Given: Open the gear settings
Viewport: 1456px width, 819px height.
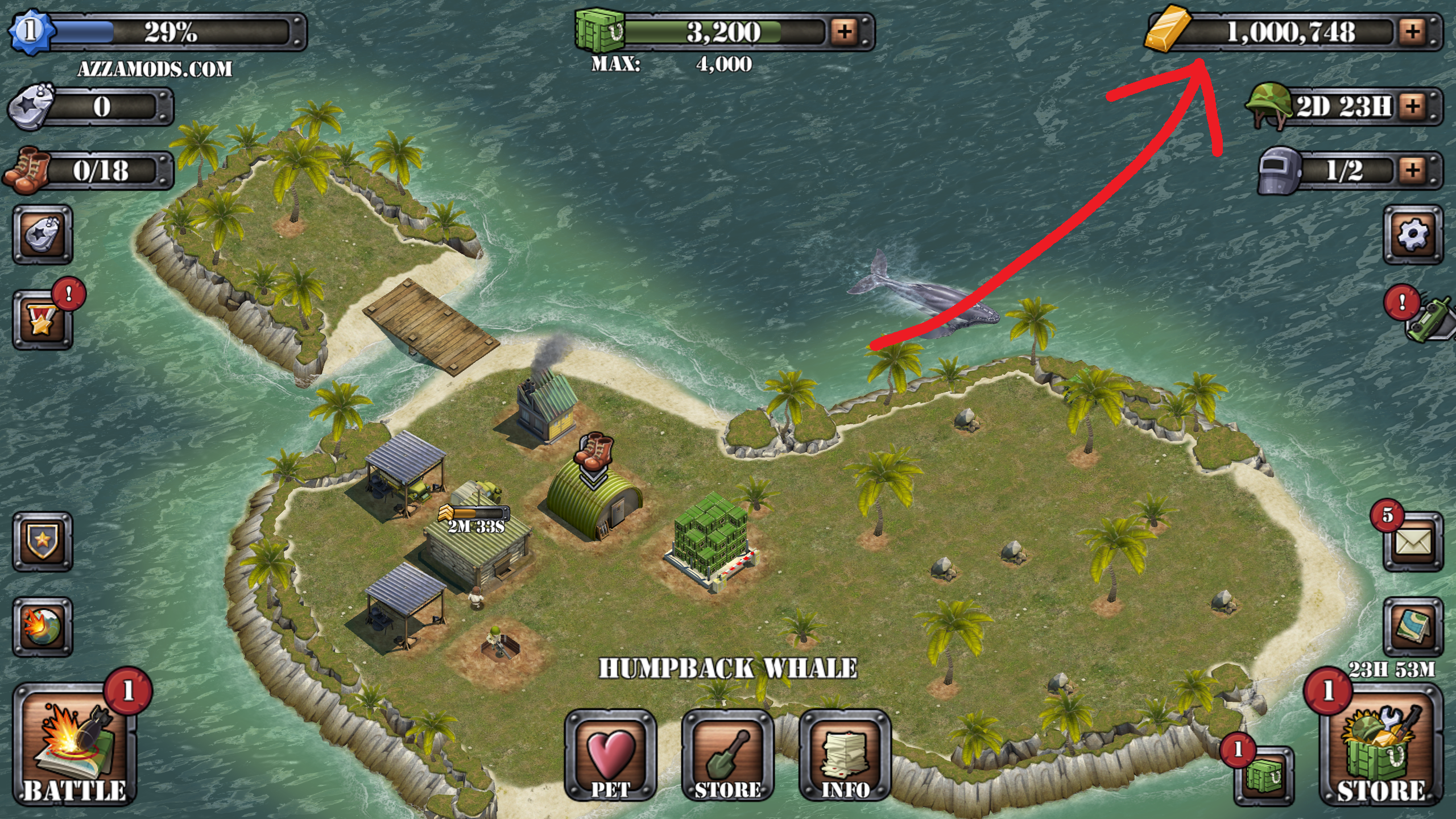Looking at the screenshot, I should click(1413, 234).
